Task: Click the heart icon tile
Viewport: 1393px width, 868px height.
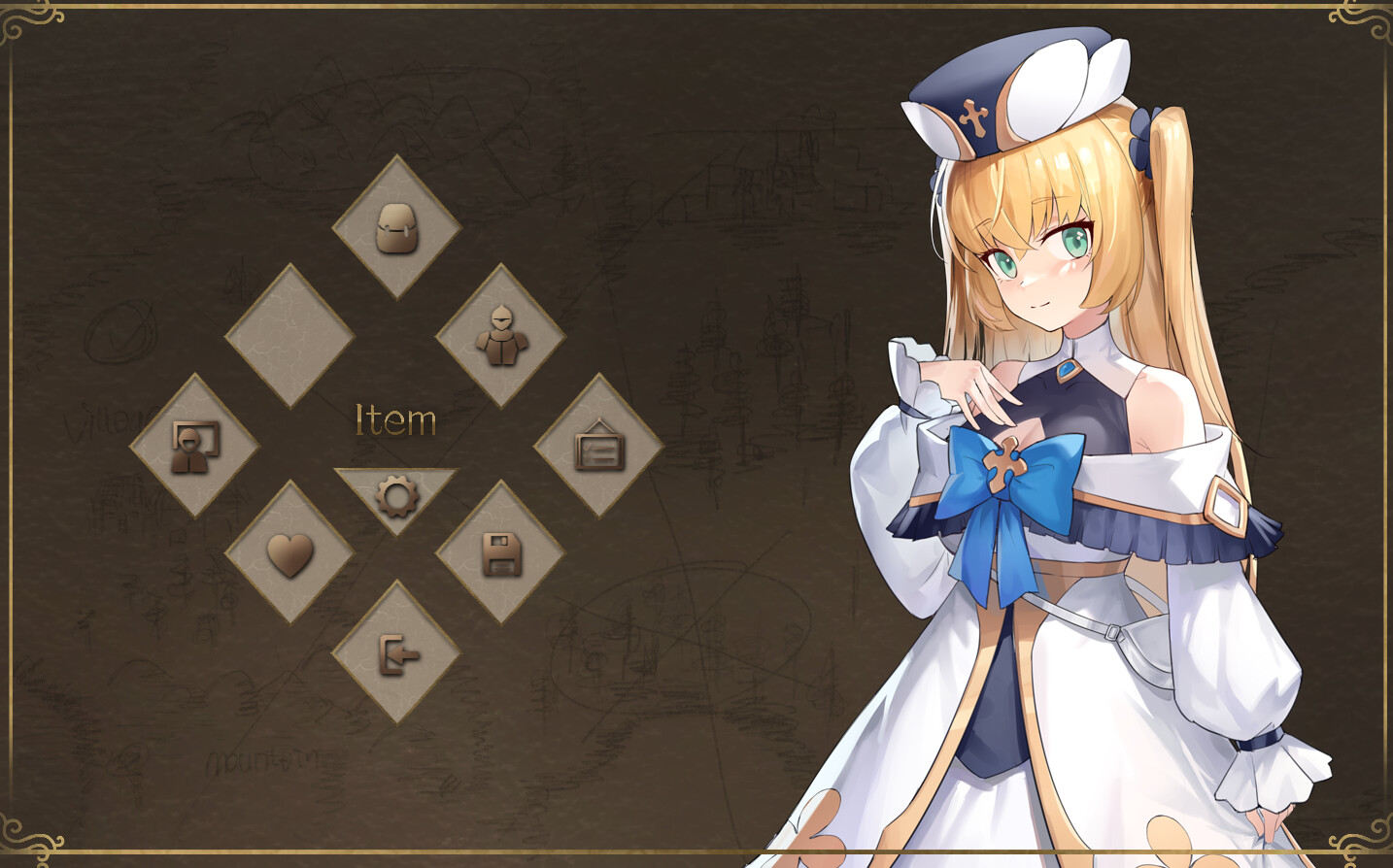Action: [289, 553]
